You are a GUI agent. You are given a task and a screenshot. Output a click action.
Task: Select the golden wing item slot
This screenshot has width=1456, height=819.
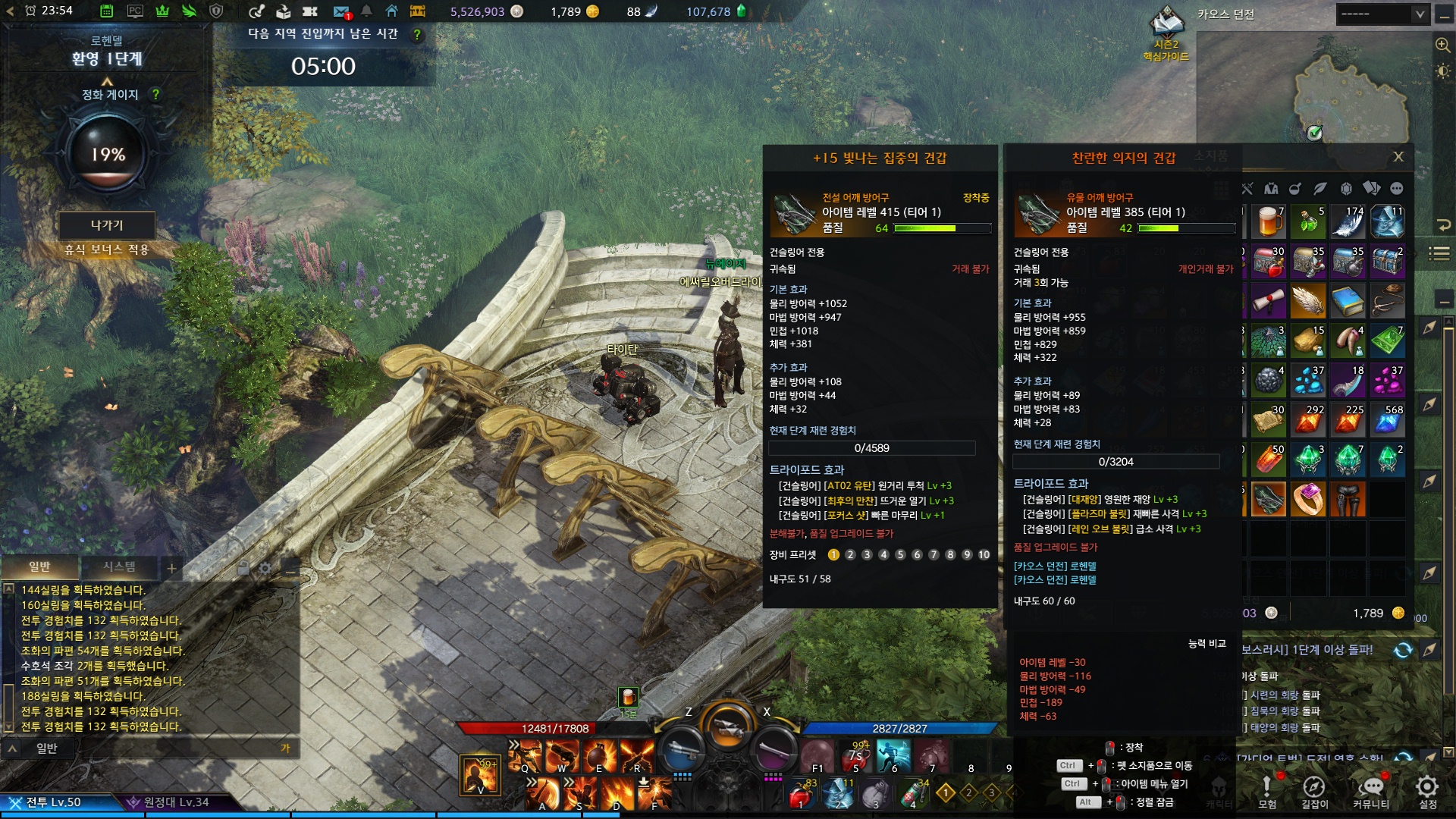(1308, 302)
